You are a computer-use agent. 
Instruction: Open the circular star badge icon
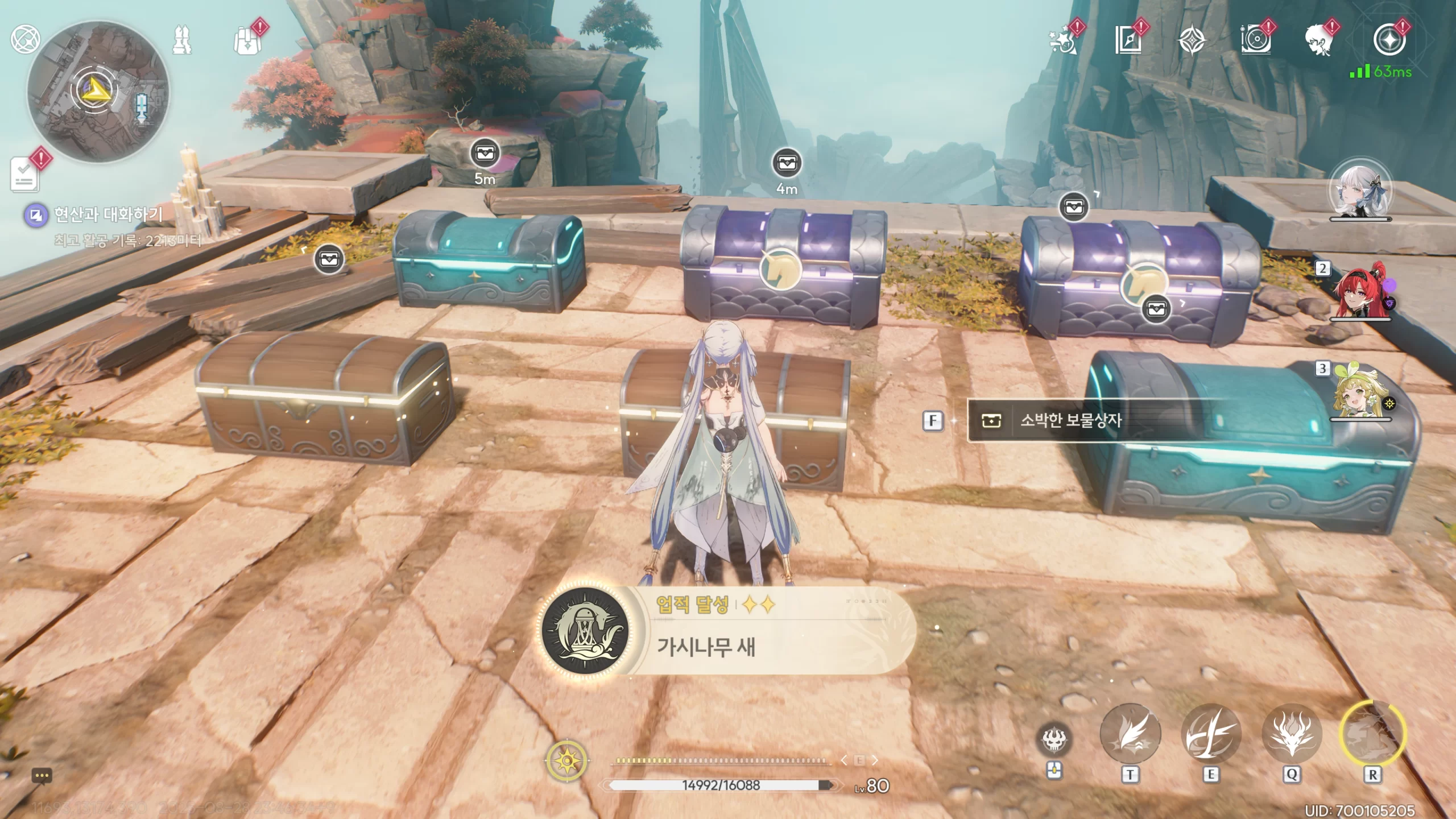(1389, 40)
